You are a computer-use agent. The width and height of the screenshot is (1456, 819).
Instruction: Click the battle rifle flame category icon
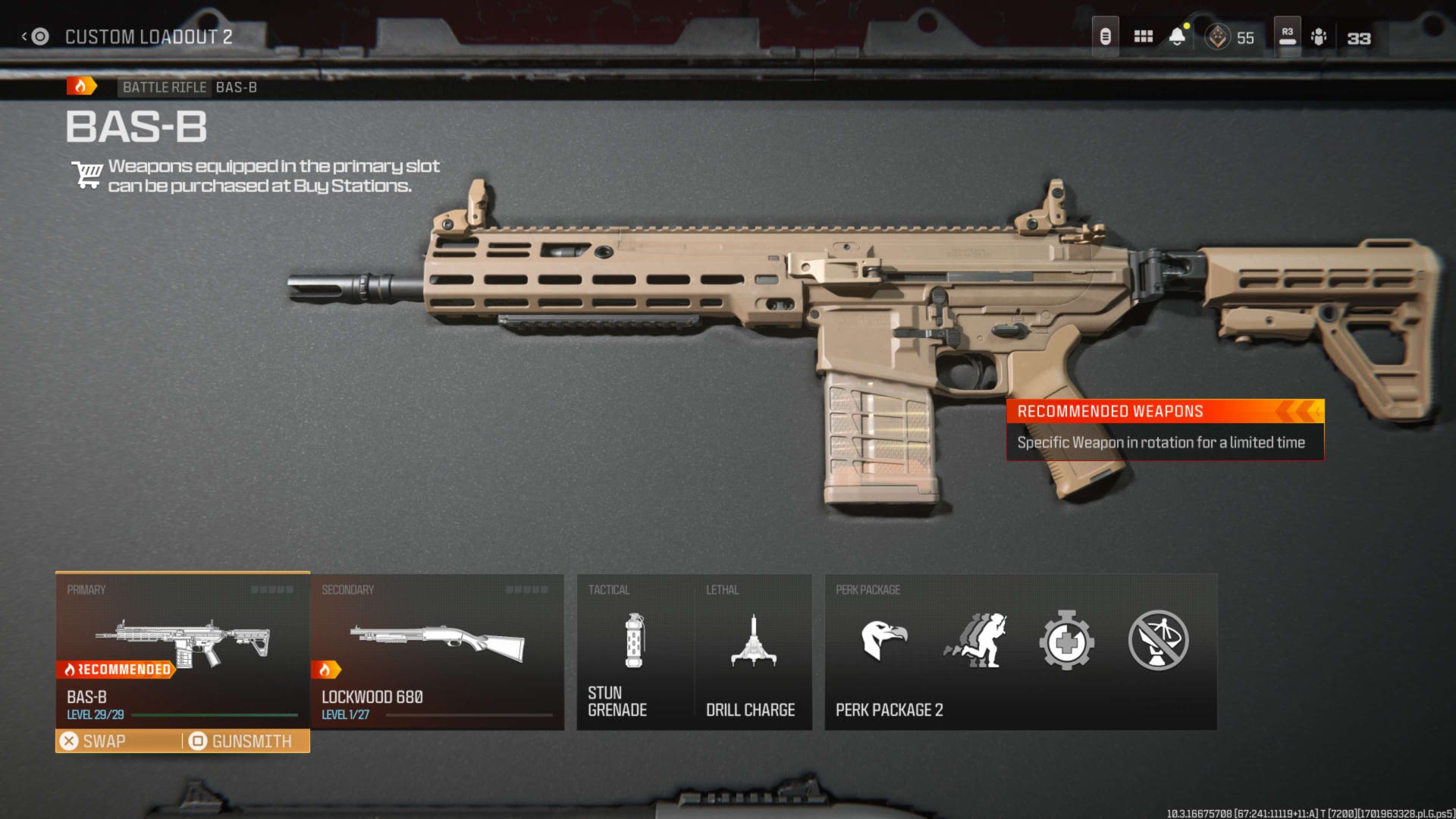click(x=82, y=85)
